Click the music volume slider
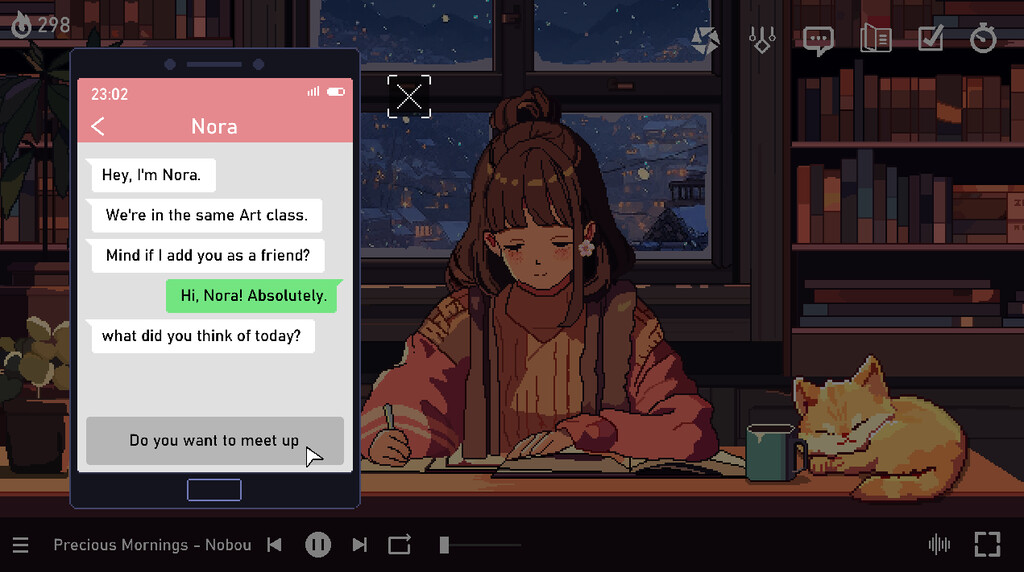 coord(480,545)
